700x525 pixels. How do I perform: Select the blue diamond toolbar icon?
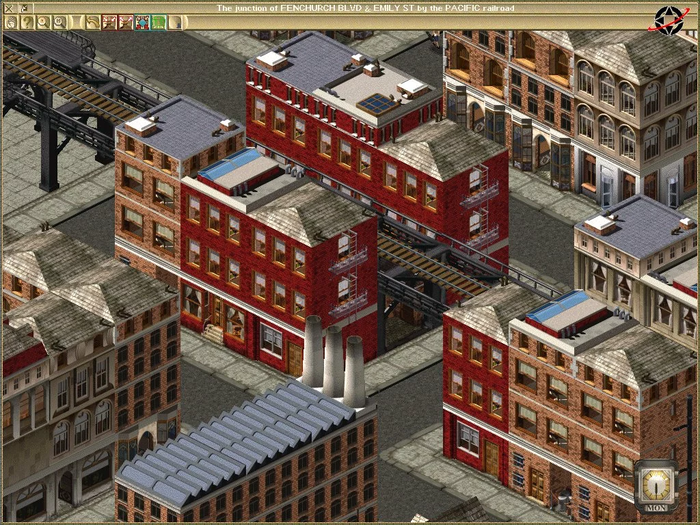142,22
